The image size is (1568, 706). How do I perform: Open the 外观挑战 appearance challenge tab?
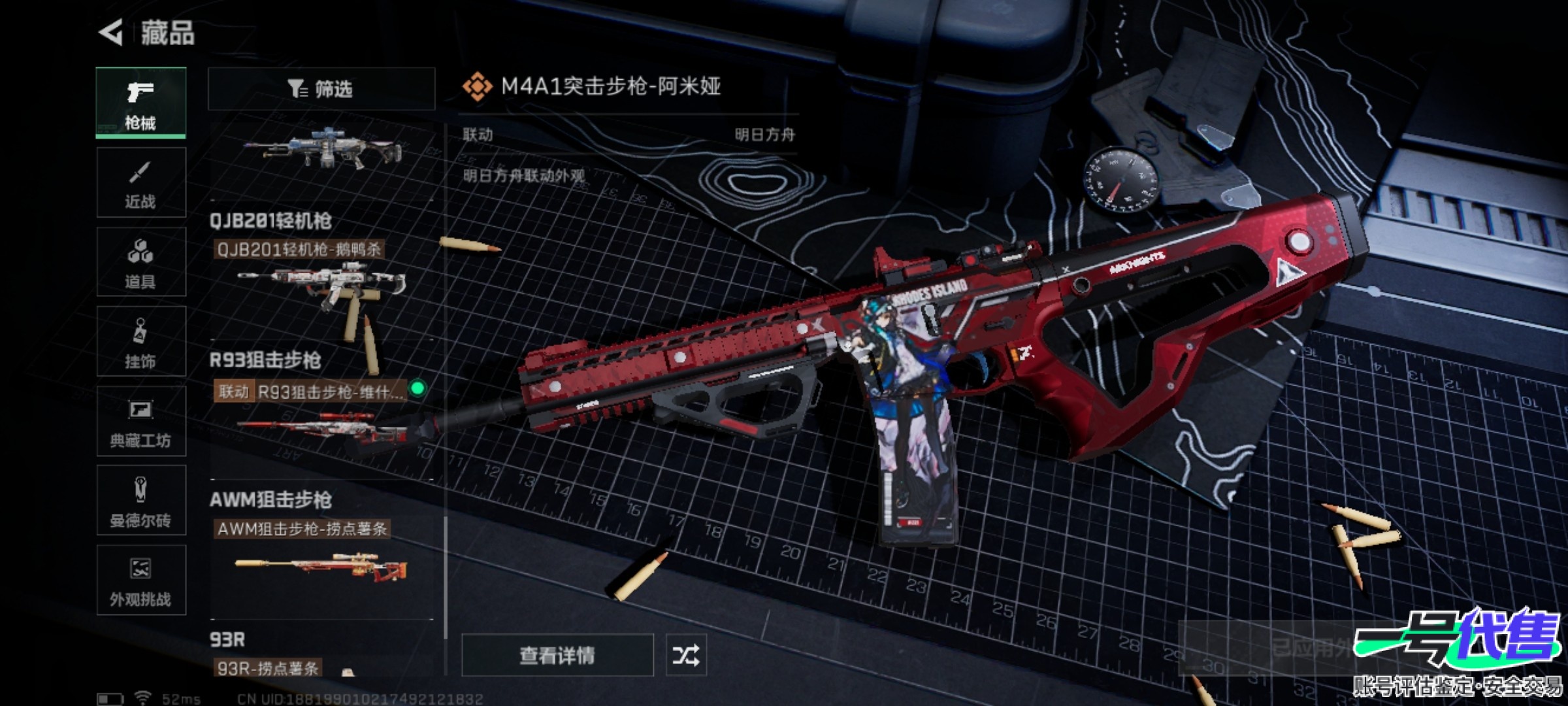pos(140,580)
